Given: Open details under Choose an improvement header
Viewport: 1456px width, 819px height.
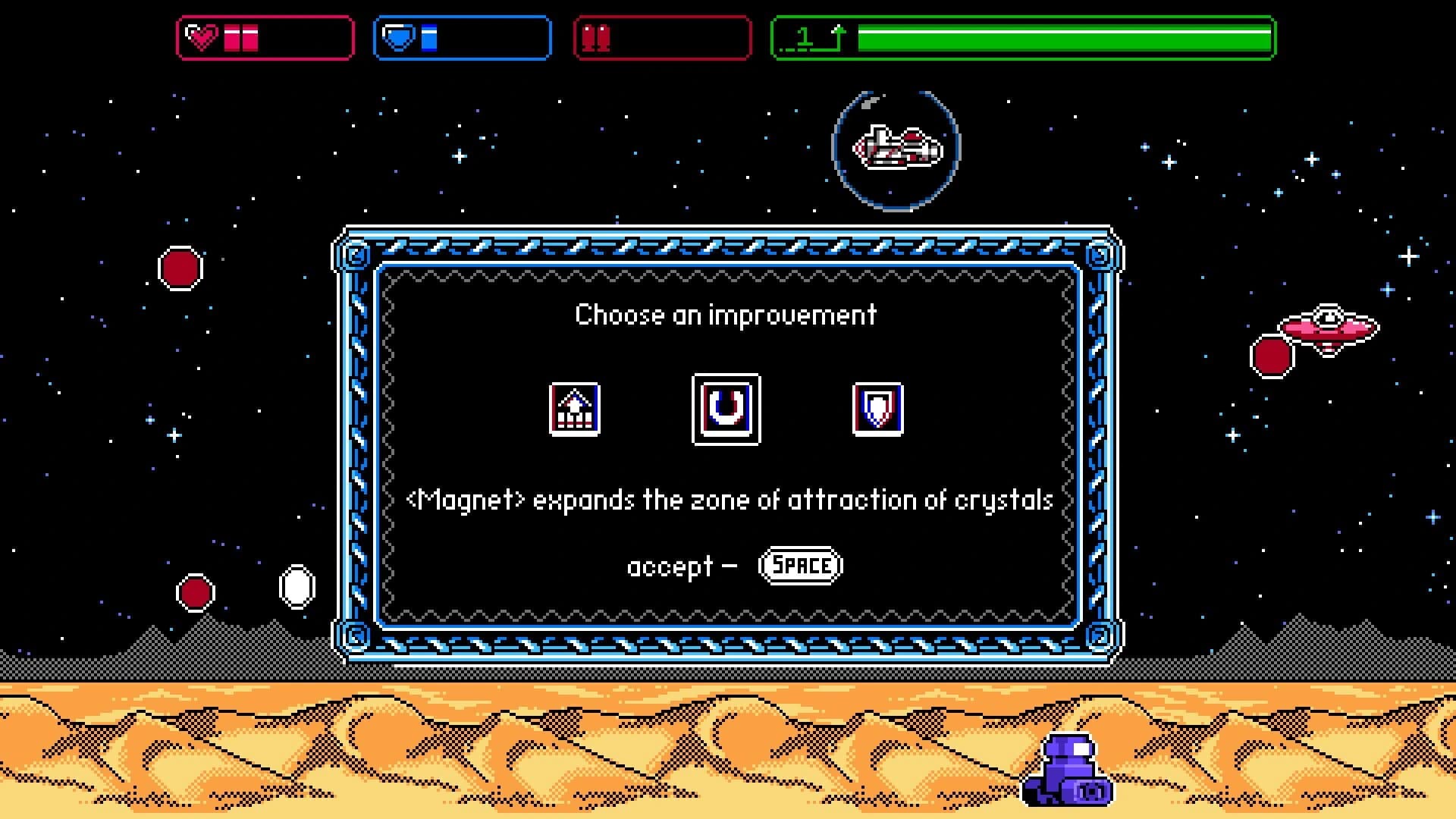Looking at the screenshot, I should (x=726, y=315).
